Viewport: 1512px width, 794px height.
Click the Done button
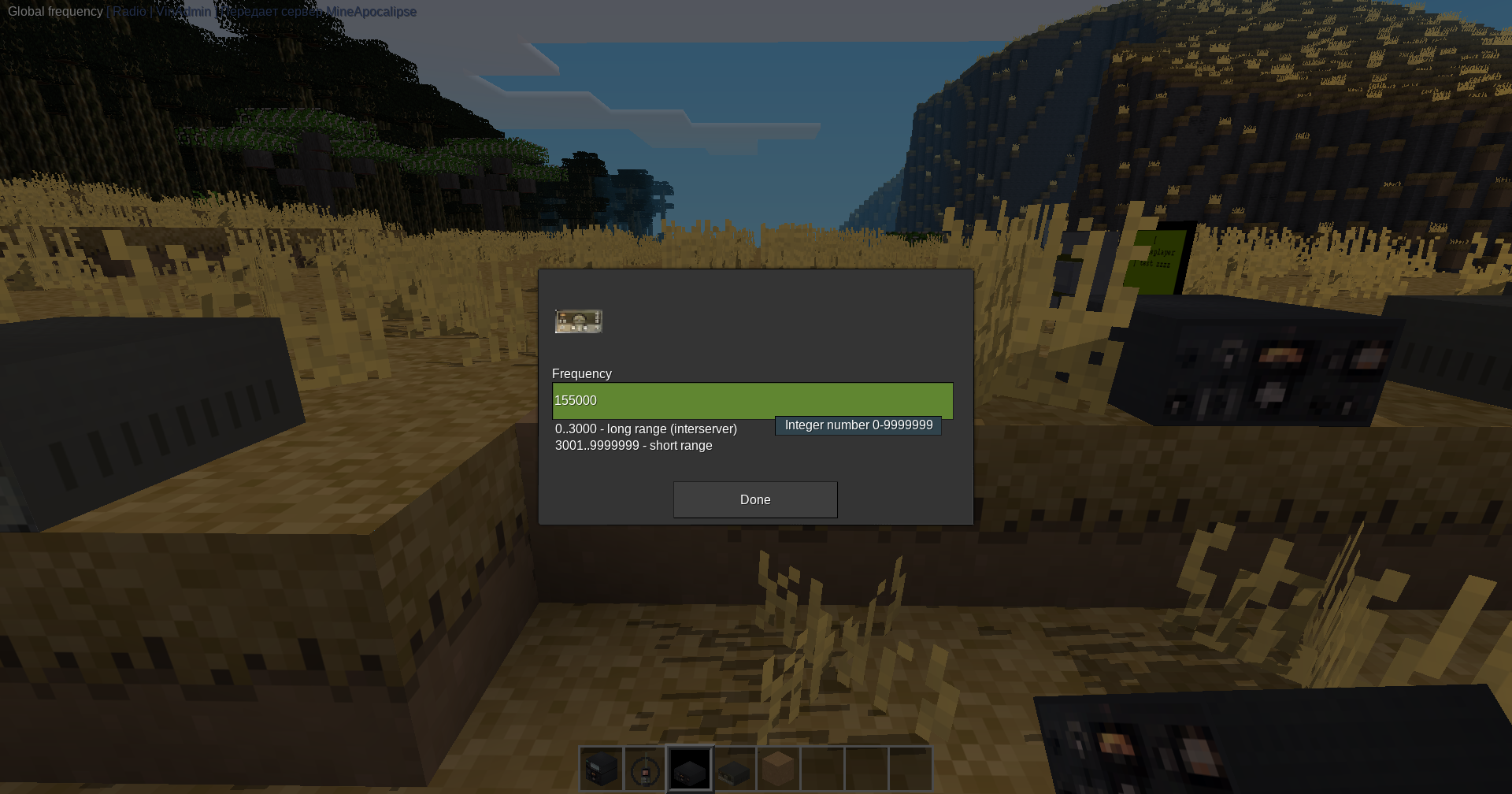coord(755,499)
